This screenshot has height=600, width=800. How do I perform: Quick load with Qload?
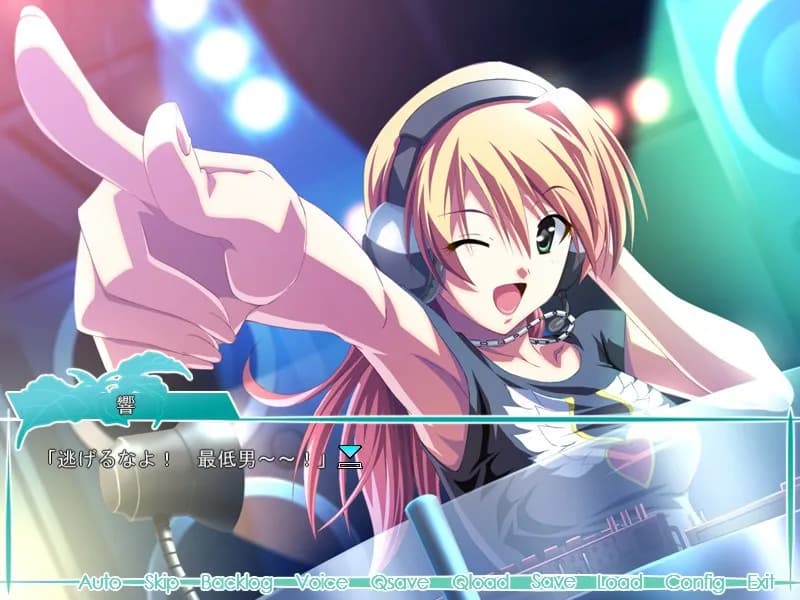click(480, 582)
